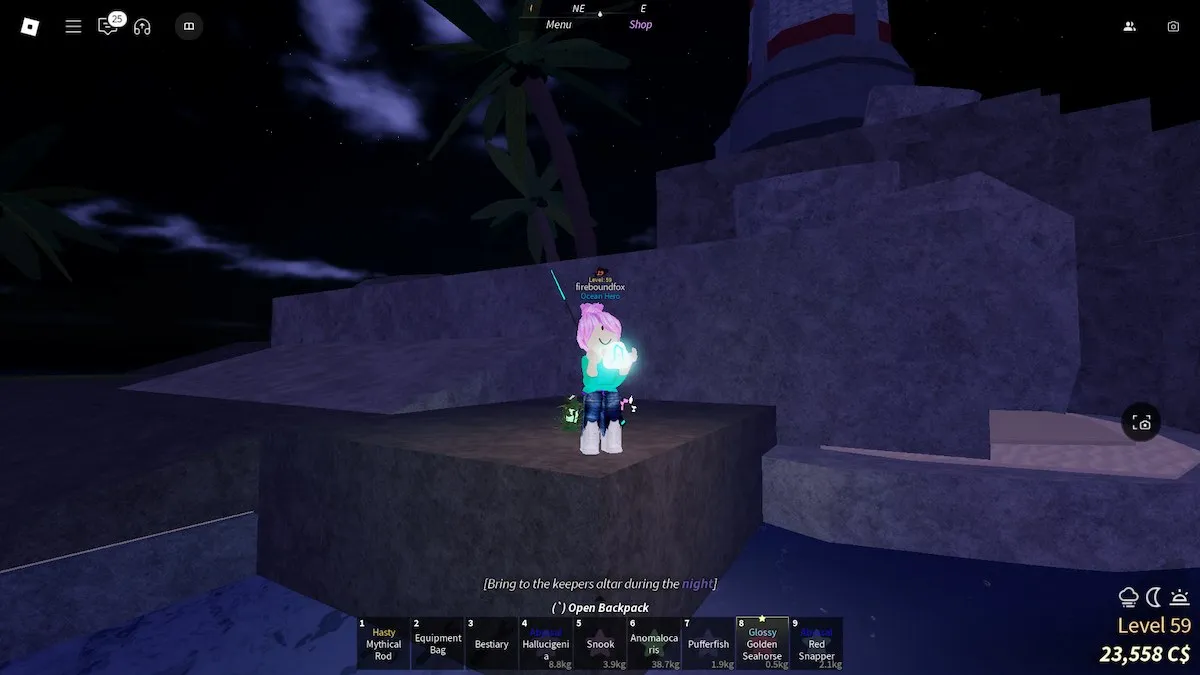Viewport: 1200px width, 675px height.
Task: Choose the Abyssal Red Snapper slot
Action: coord(816,643)
